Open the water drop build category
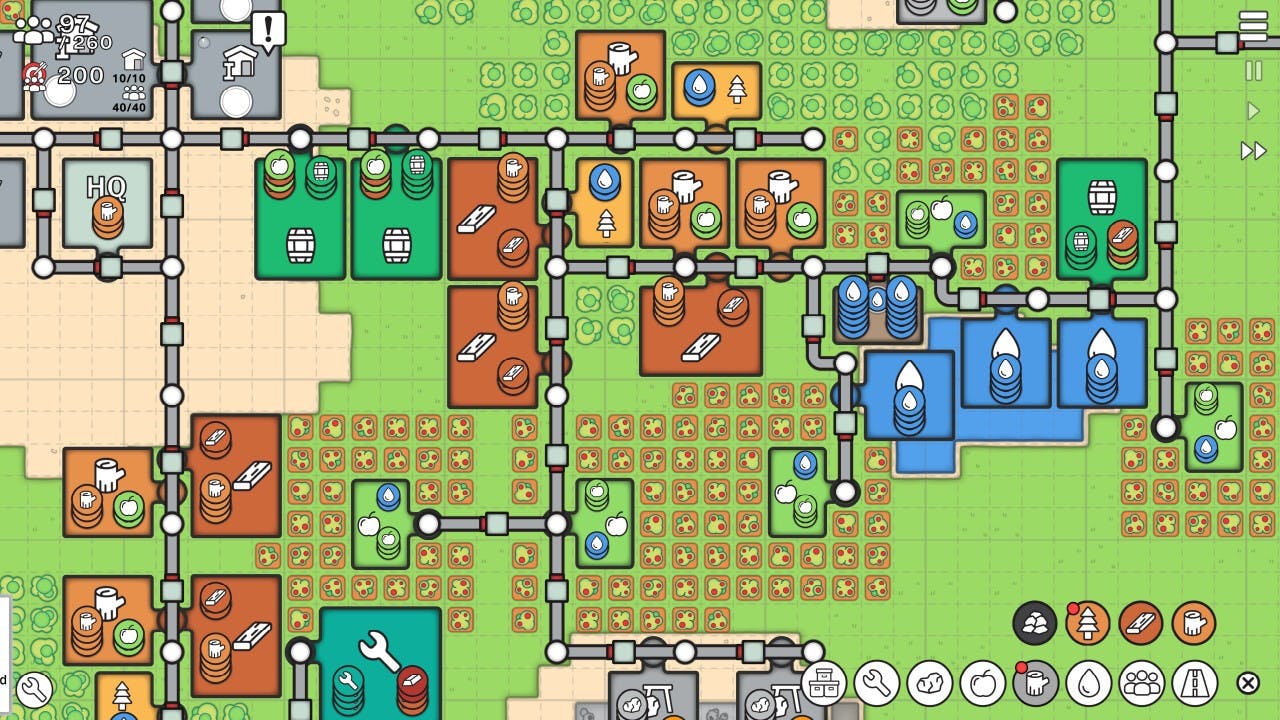 [x=1089, y=684]
